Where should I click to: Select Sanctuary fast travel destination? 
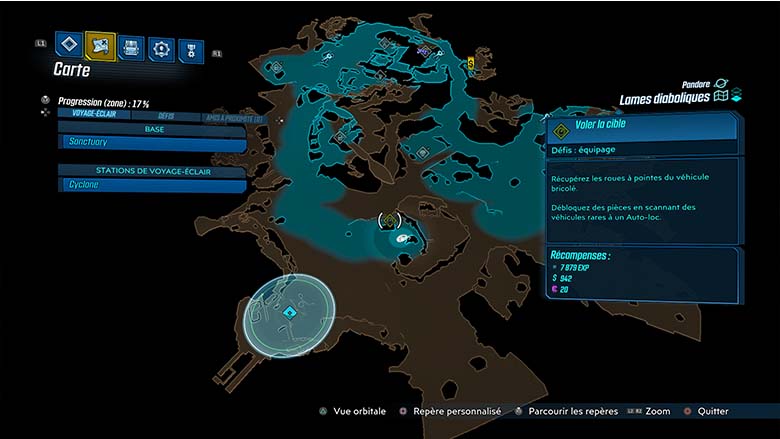tap(152, 143)
